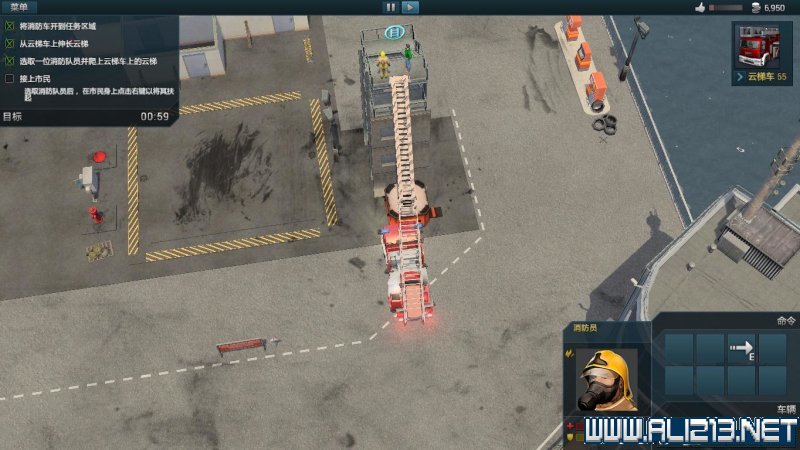Click the play speed button

pos(410,7)
